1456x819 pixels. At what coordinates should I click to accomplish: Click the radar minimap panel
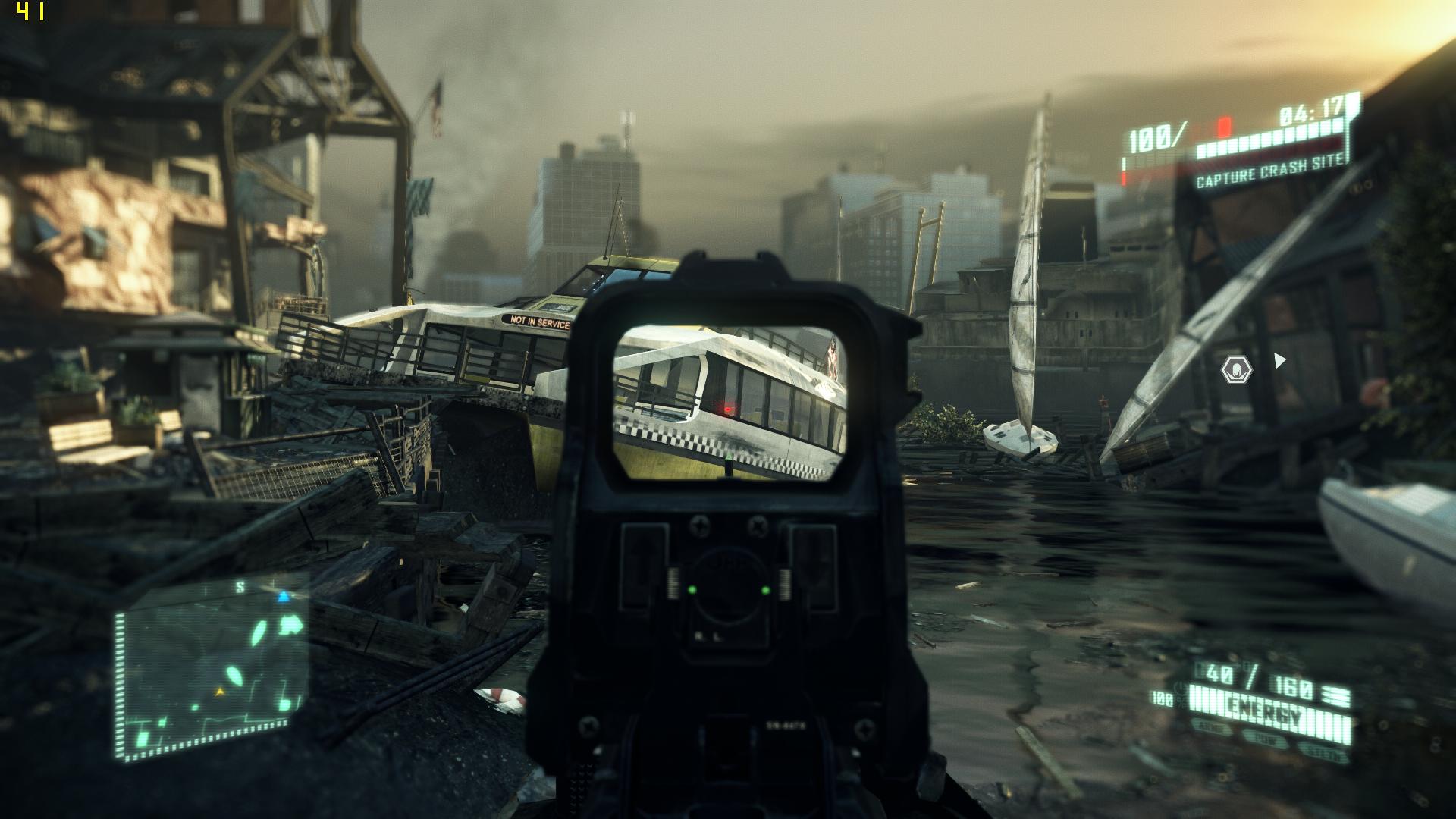(211, 667)
